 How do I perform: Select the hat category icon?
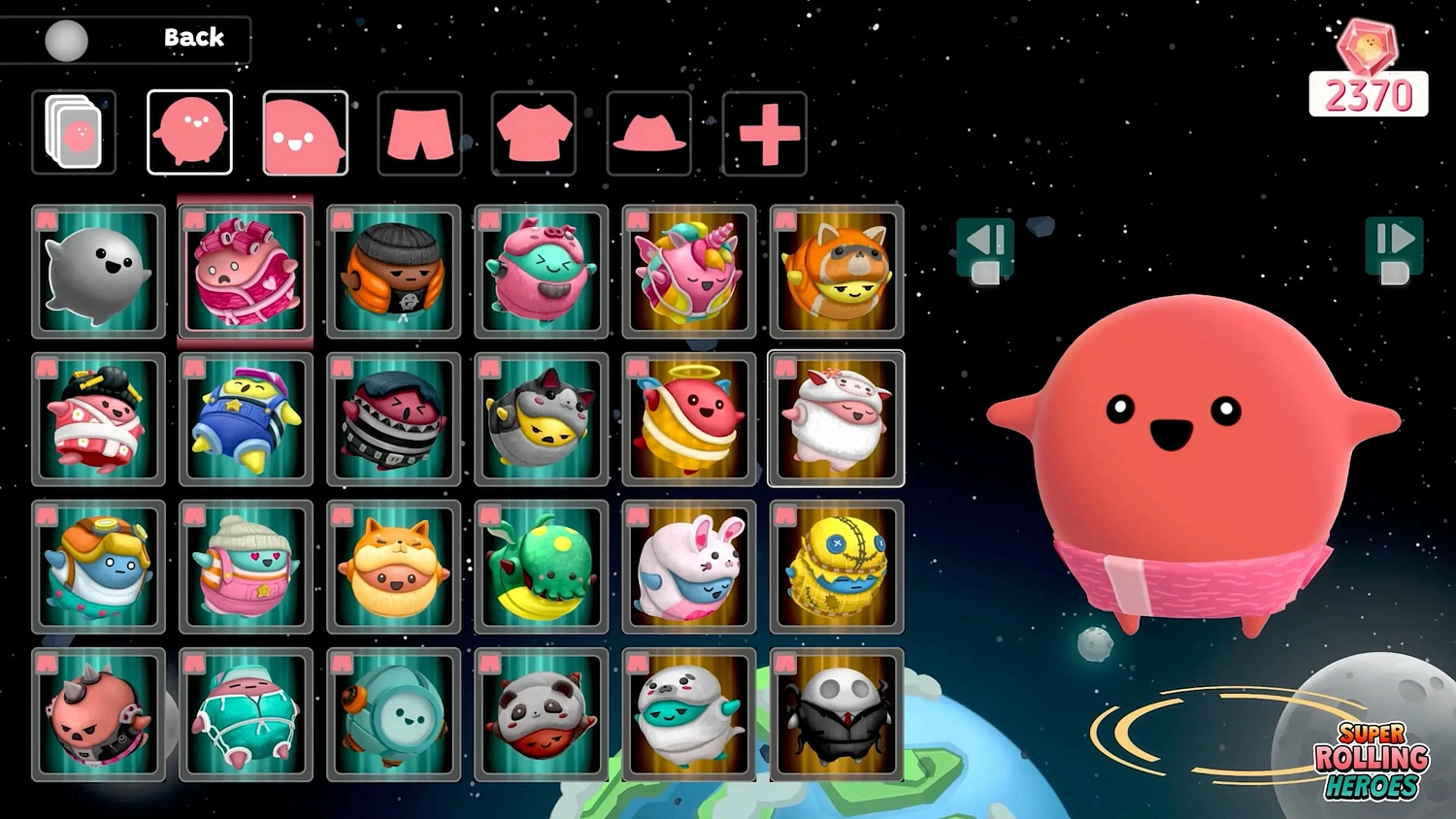(647, 132)
